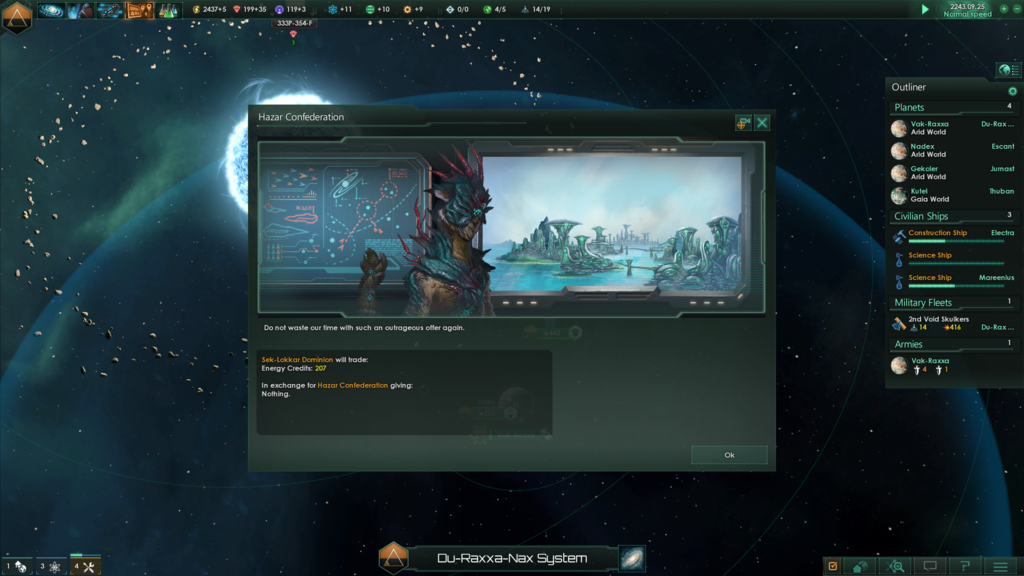Image resolution: width=1024 pixels, height=576 pixels.
Task: Increase game speed with the plus button
Action: [1004, 9]
